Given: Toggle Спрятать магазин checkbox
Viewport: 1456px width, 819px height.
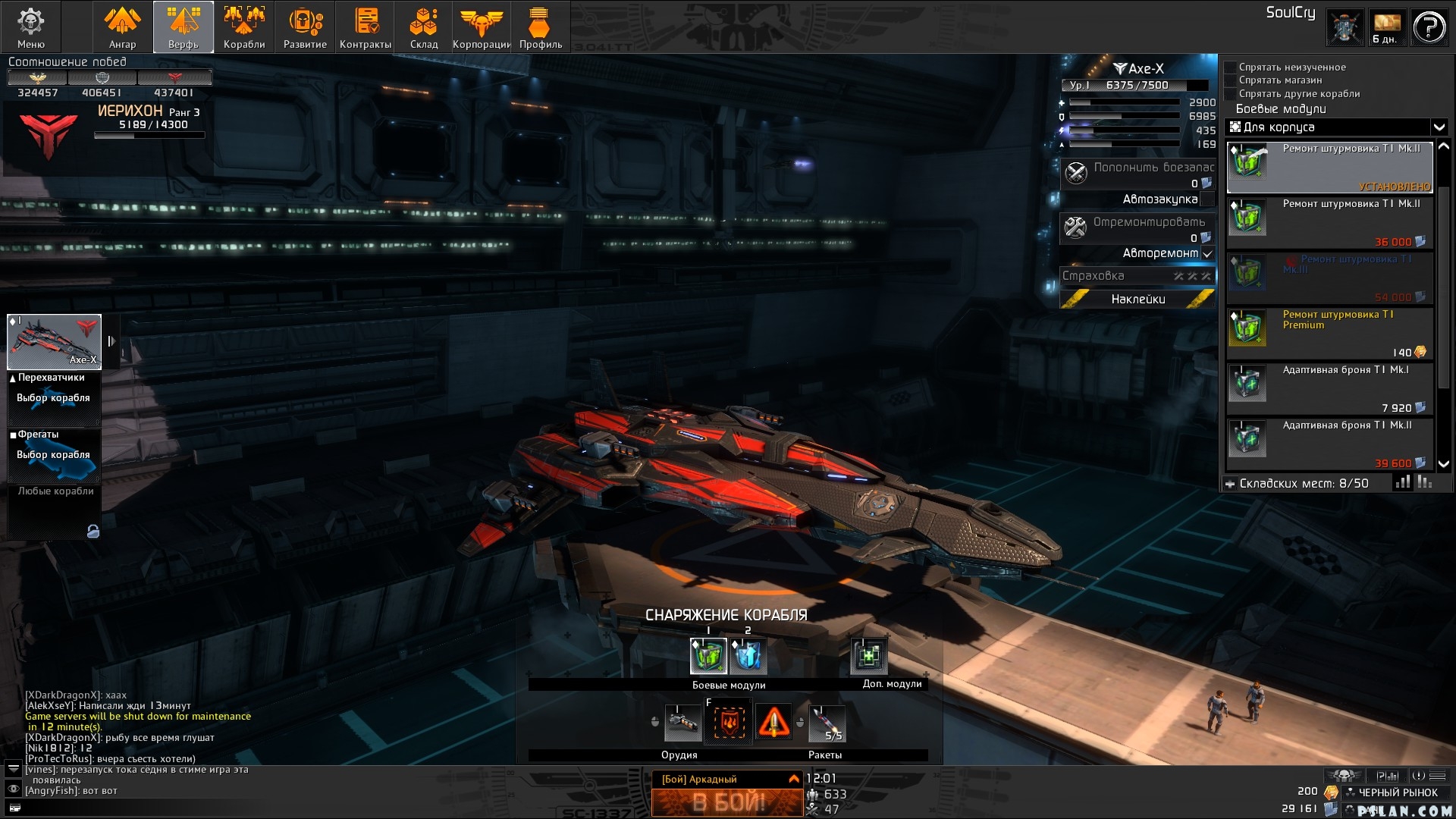Looking at the screenshot, I should pyautogui.click(x=1231, y=80).
